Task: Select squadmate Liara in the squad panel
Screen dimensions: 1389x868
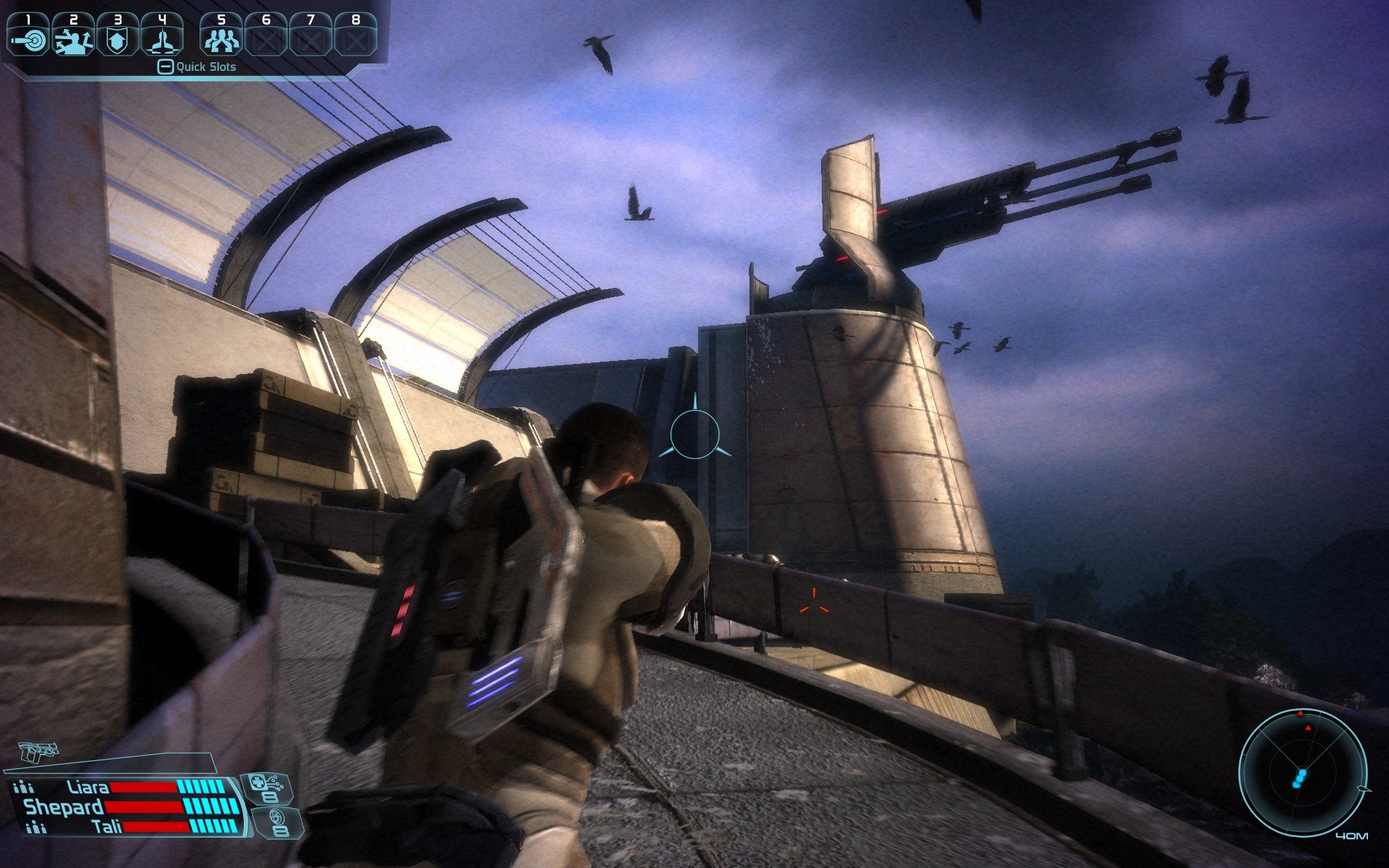Action: click(88, 787)
